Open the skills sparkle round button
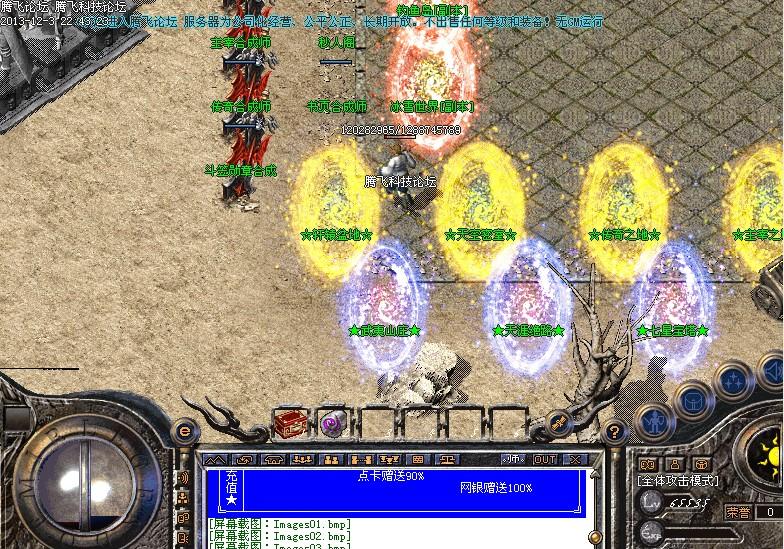 735,380
